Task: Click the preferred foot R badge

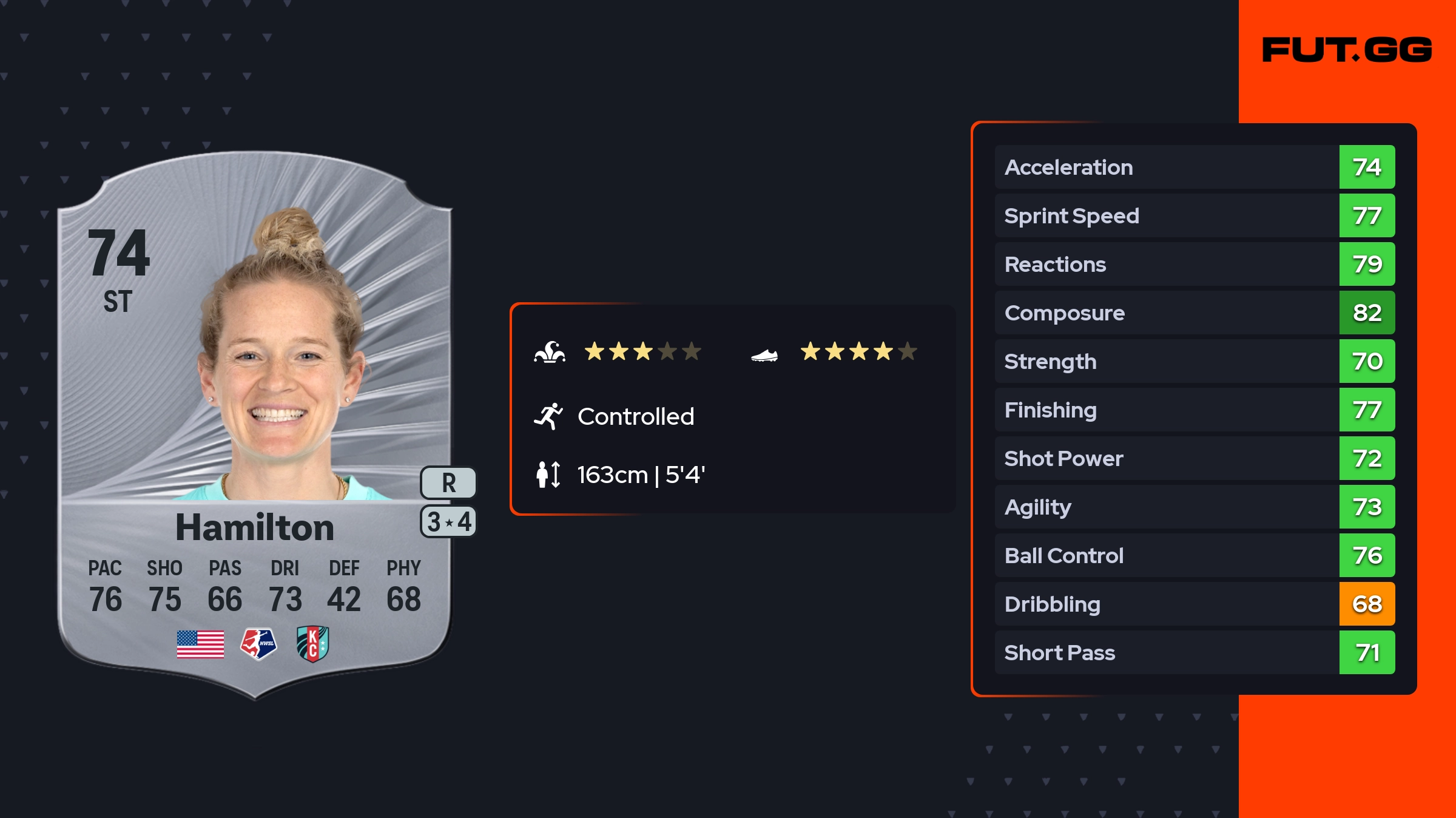Action: 448,483
